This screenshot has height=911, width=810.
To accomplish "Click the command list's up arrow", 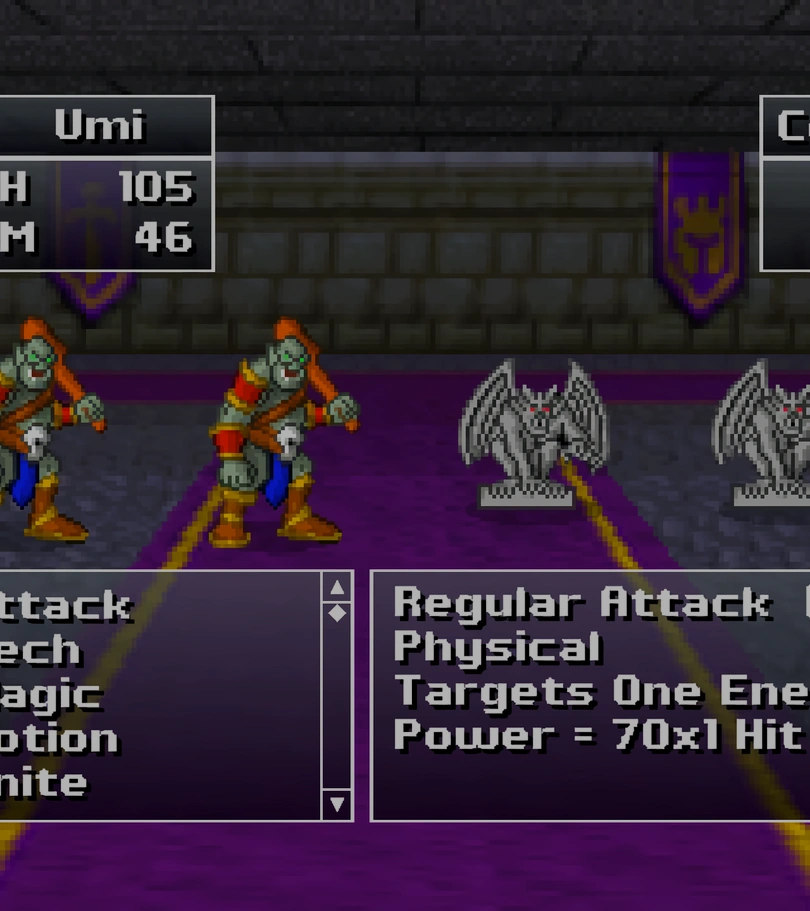I will (x=337, y=588).
